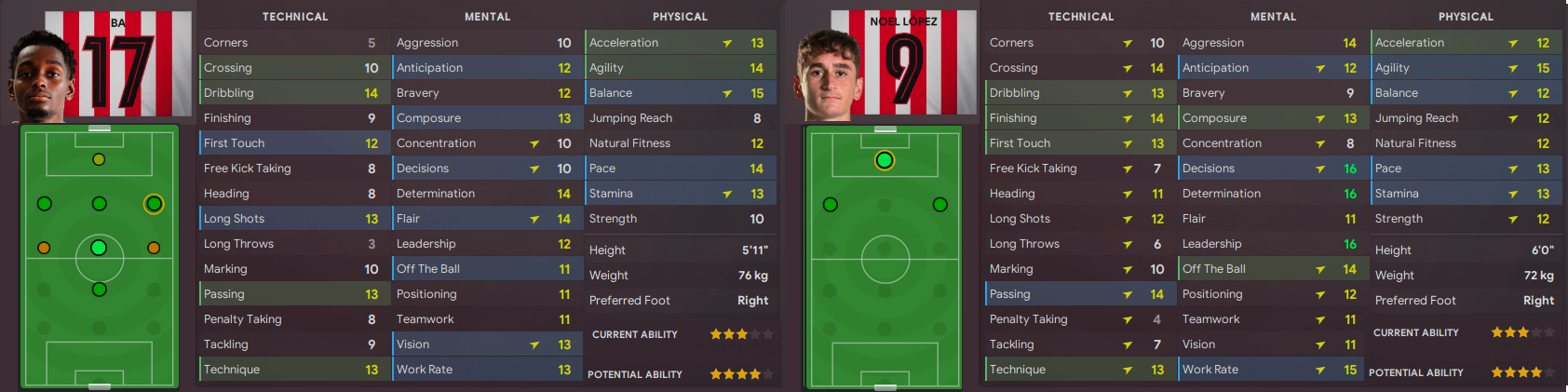This screenshot has height=392, width=1568.
Task: Open Noel Lopez's player portrait
Action: pos(828,74)
